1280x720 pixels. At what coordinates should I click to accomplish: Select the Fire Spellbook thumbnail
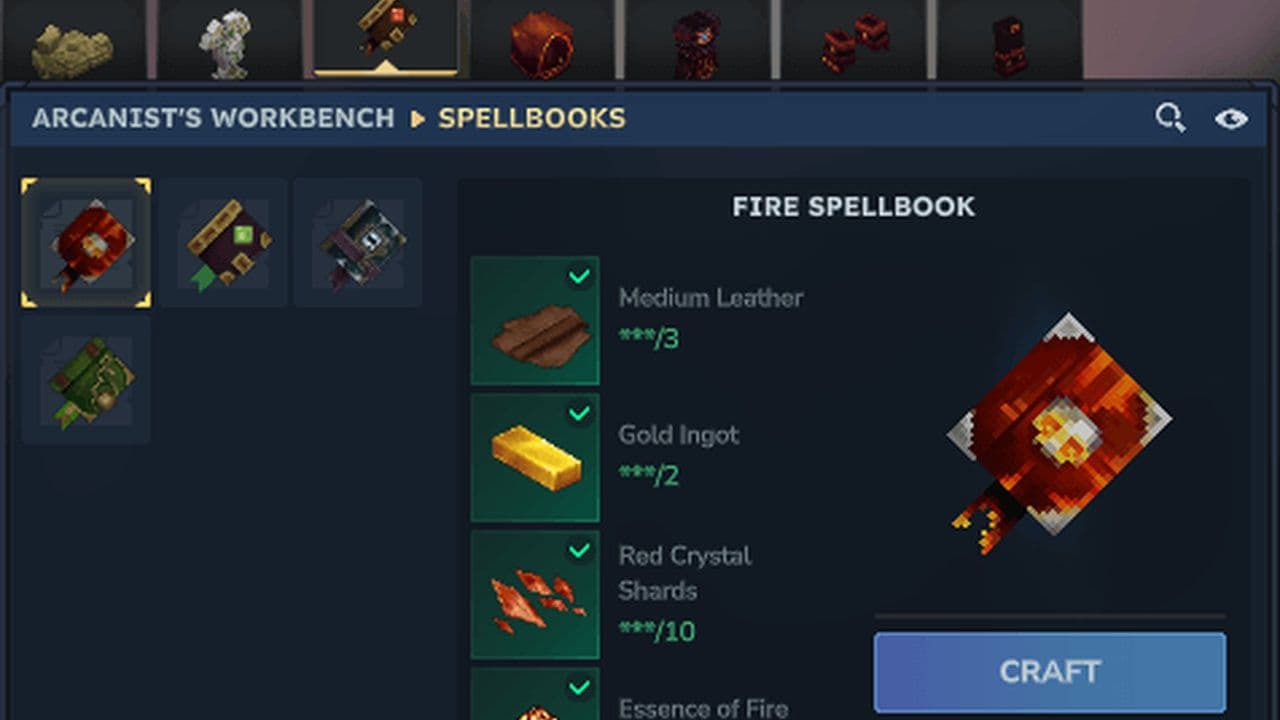pos(85,241)
